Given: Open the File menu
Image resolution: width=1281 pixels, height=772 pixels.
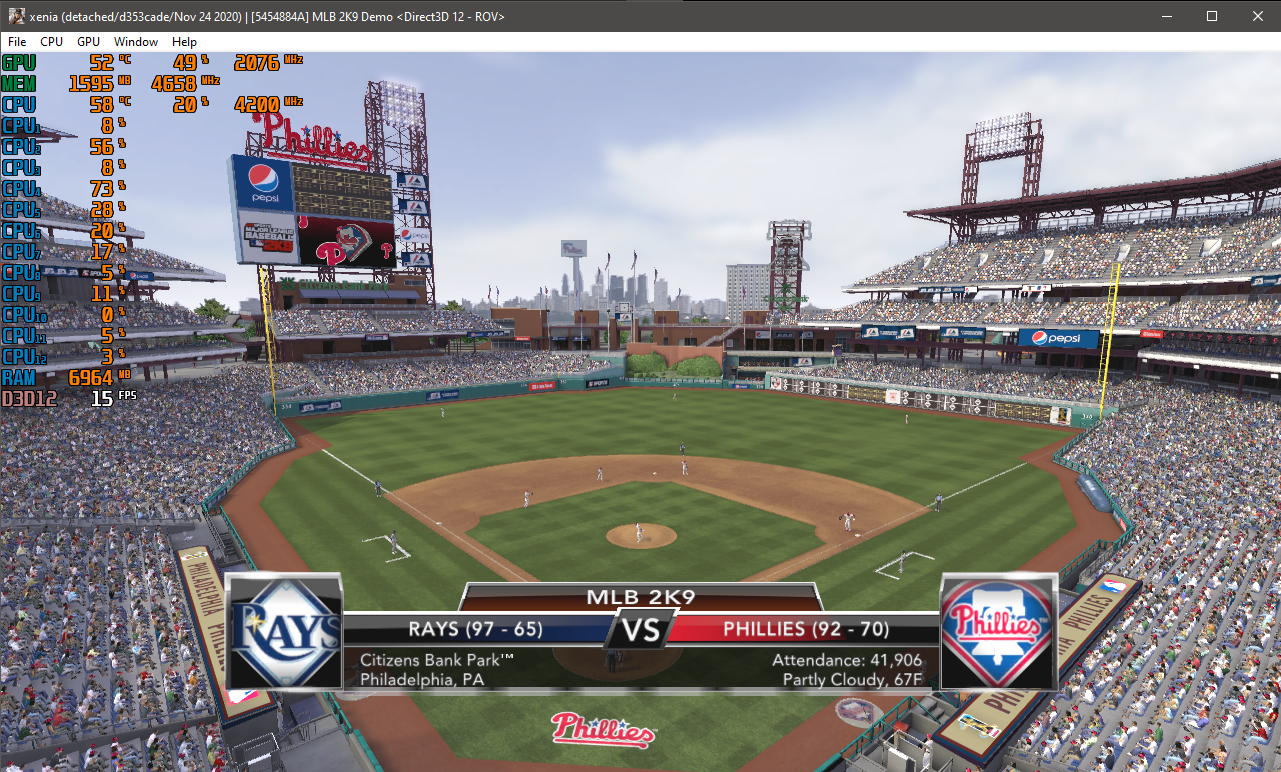Looking at the screenshot, I should point(16,42).
